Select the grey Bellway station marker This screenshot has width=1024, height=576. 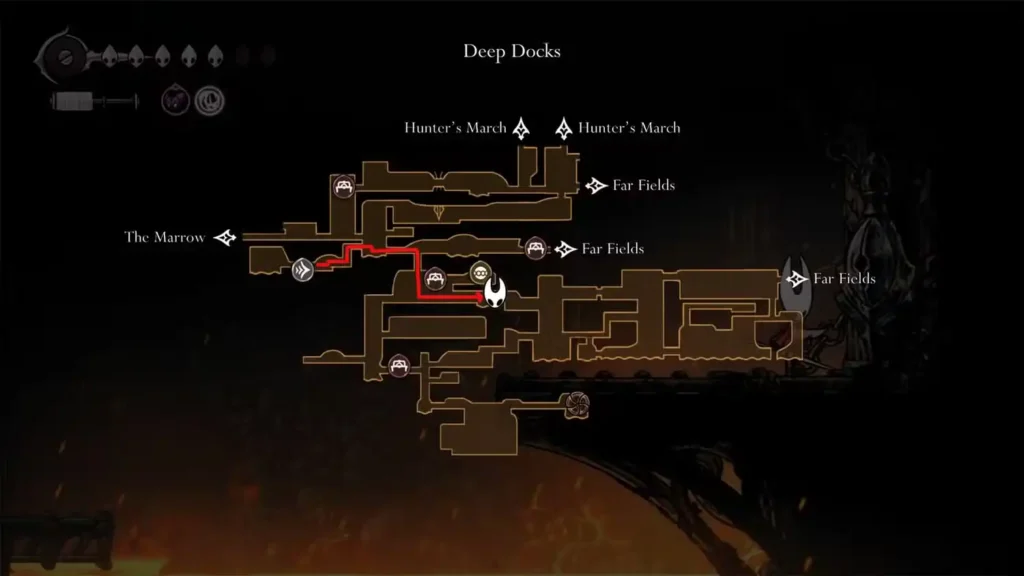pyautogui.click(x=304, y=268)
